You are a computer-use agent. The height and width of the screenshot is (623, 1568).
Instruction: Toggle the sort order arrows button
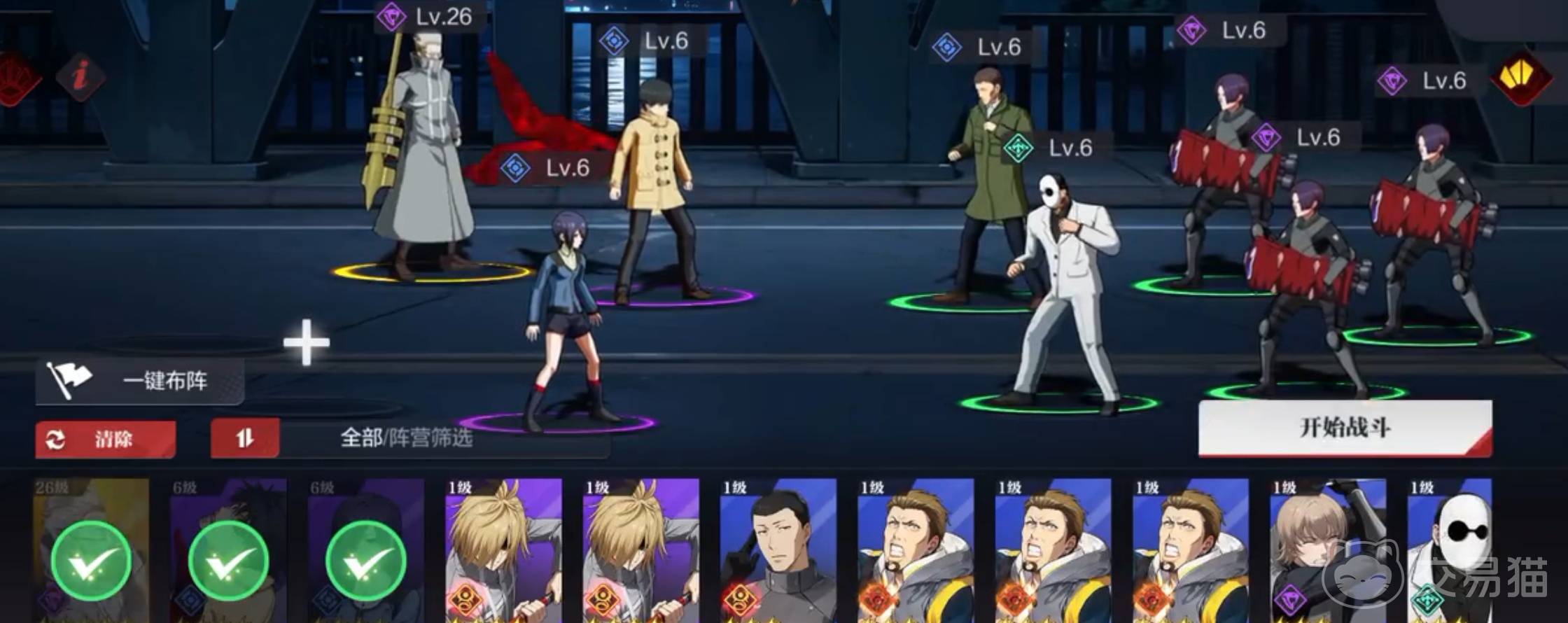pos(245,439)
